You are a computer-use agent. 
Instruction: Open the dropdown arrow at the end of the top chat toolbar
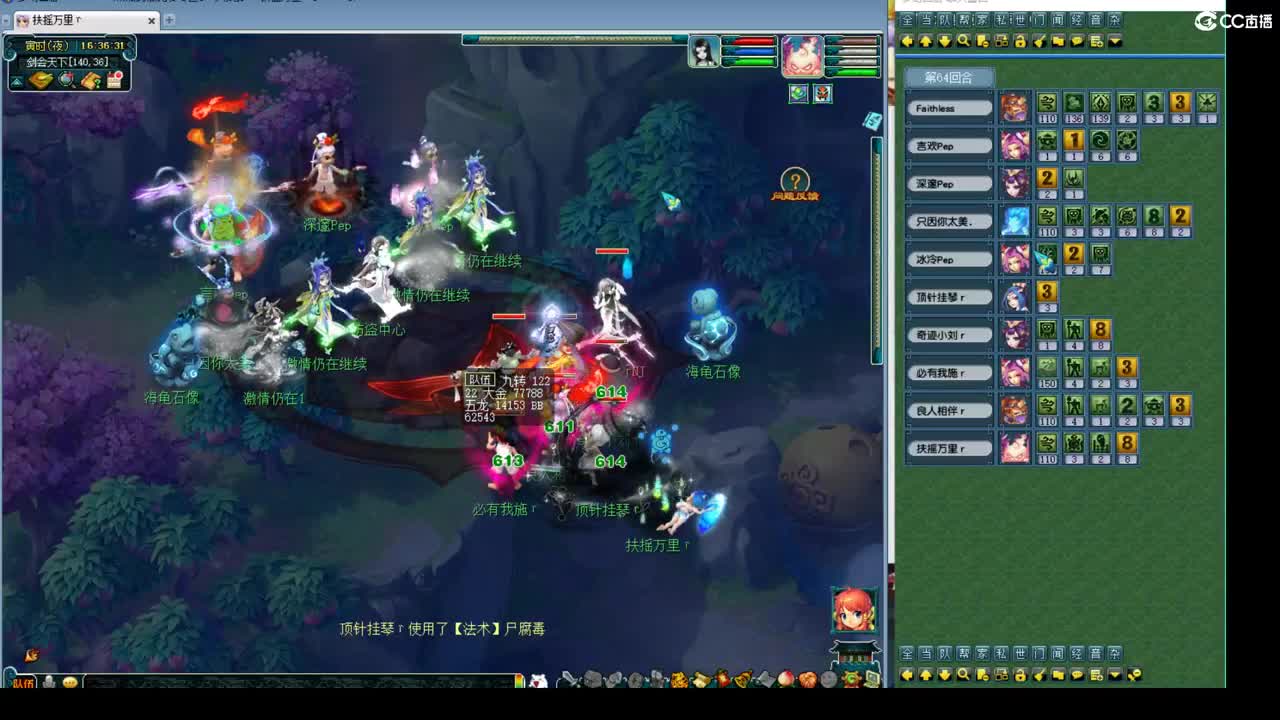point(1115,42)
